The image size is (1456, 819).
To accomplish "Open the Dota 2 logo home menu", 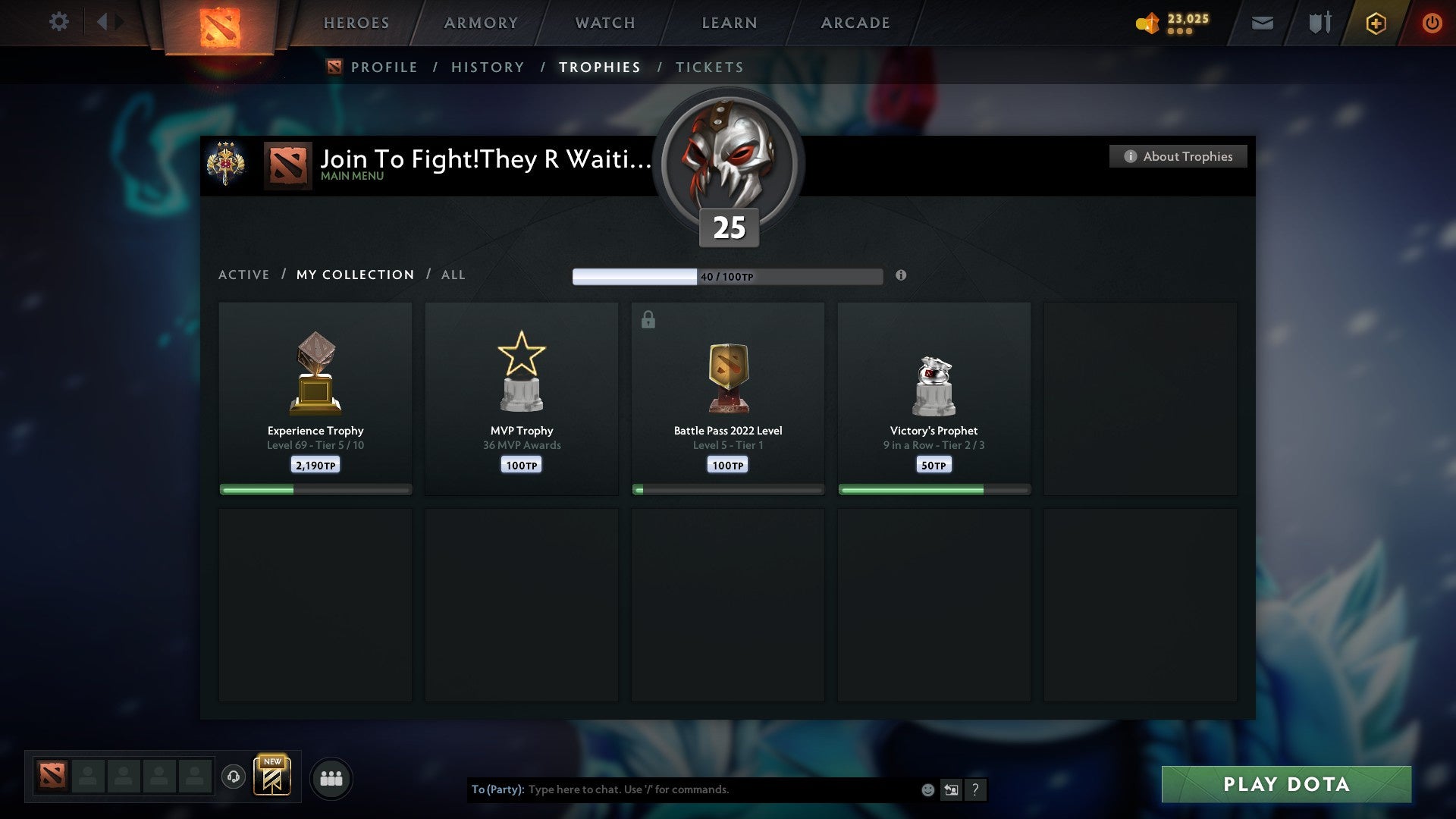I will coord(218,23).
